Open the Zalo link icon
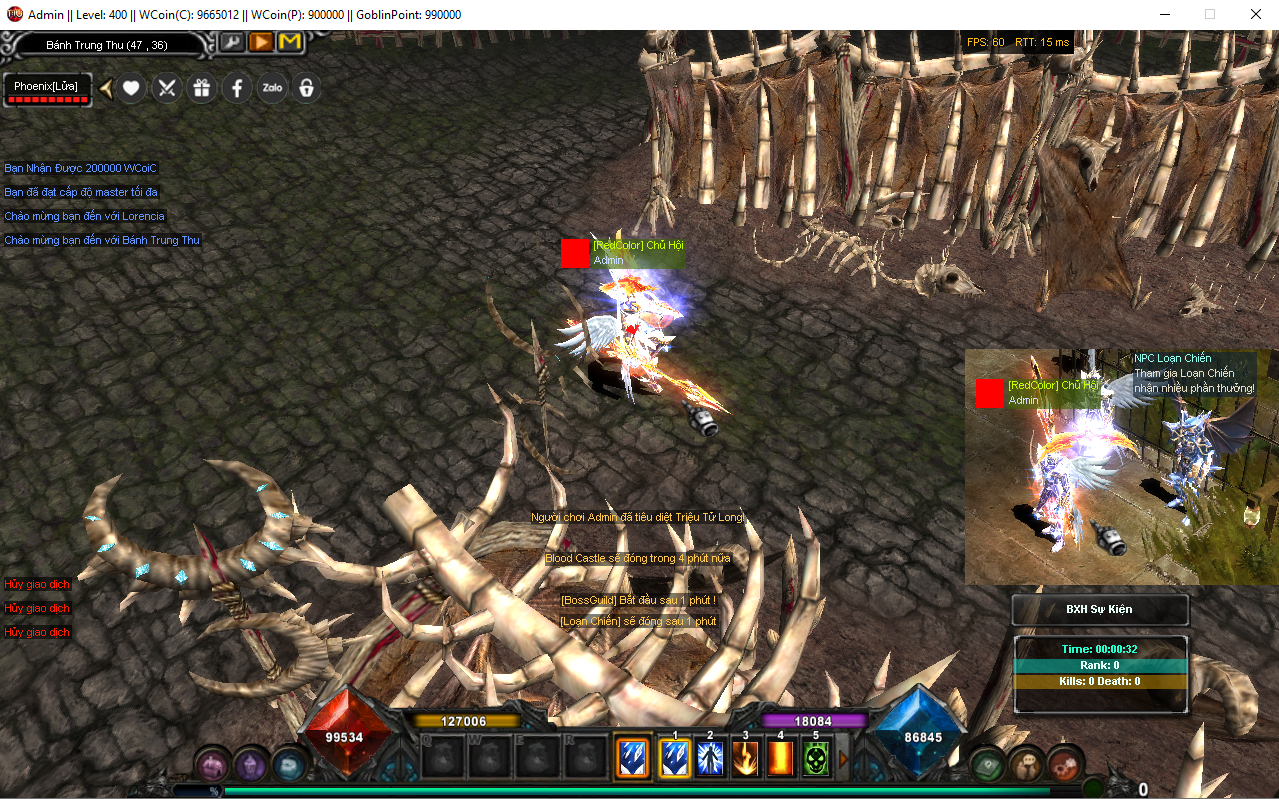The width and height of the screenshot is (1279, 799). coord(272,88)
